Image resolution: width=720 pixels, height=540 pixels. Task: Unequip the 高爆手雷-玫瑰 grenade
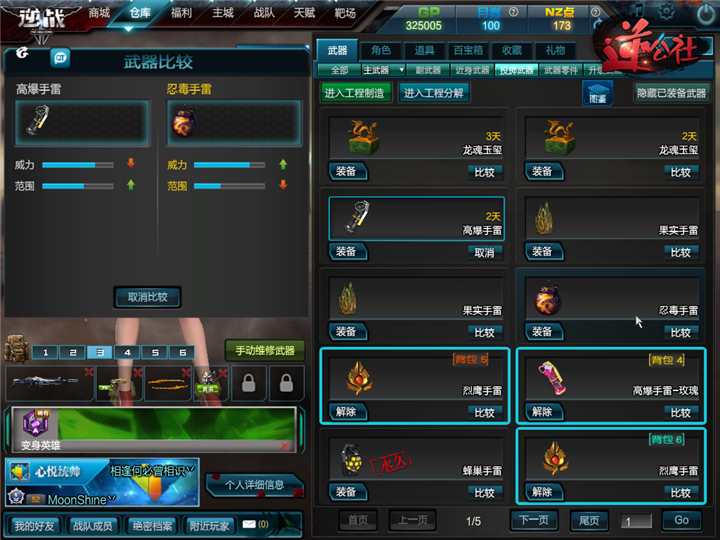[x=542, y=412]
